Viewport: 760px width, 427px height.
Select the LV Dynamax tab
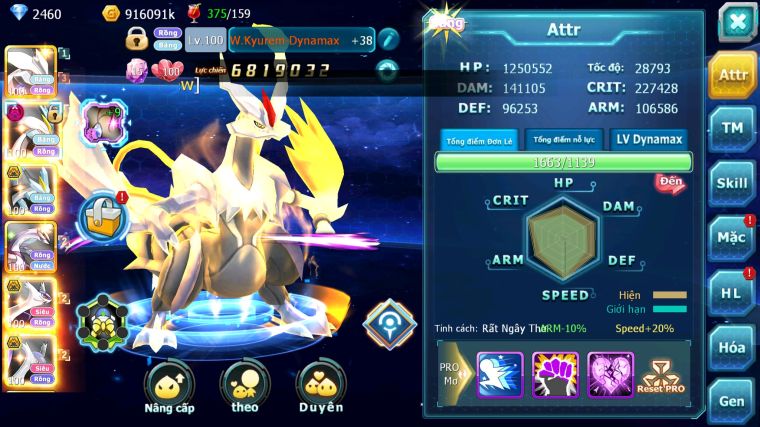pyautogui.click(x=648, y=140)
